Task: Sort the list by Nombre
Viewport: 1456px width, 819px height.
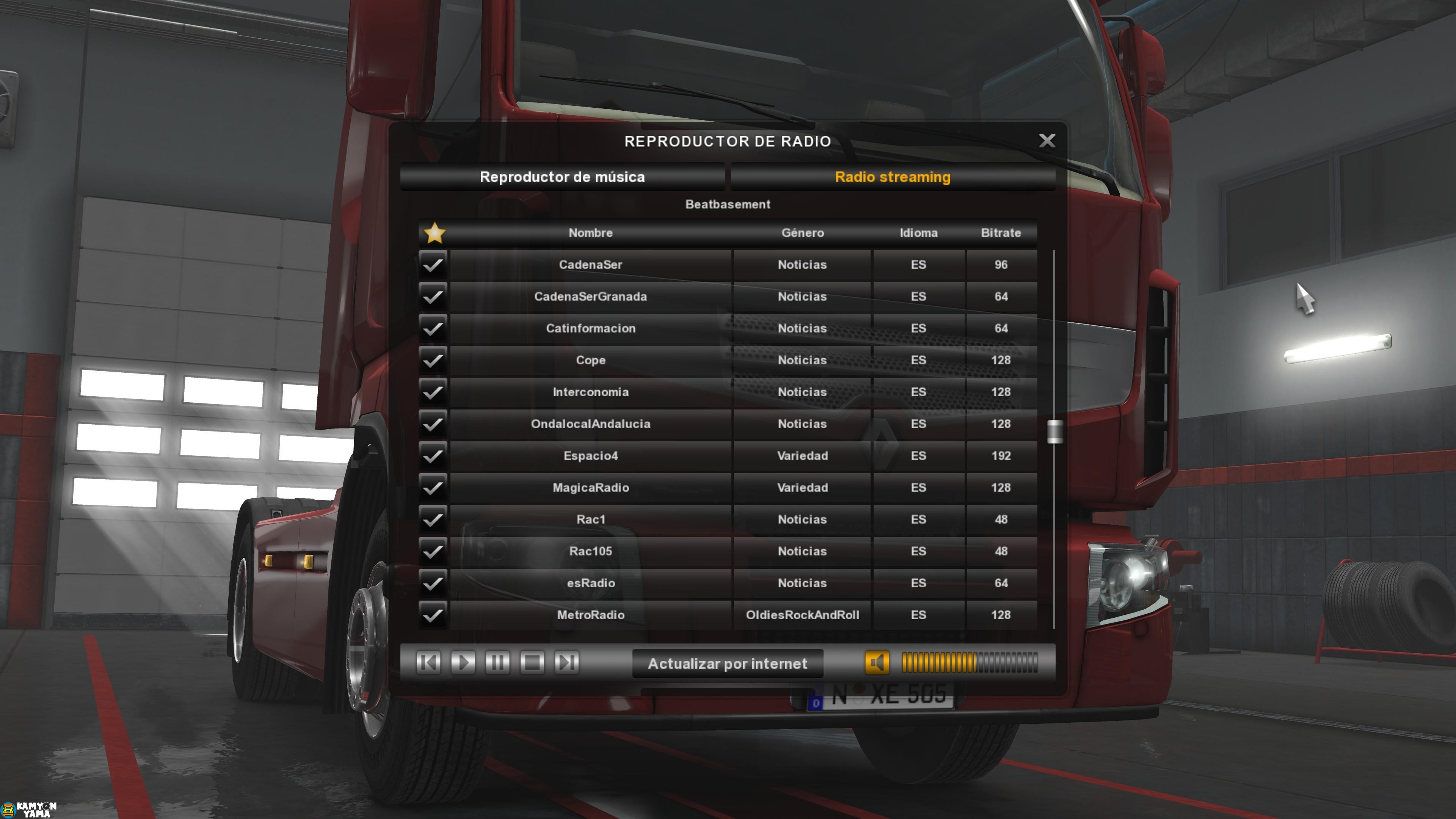Action: tap(591, 232)
